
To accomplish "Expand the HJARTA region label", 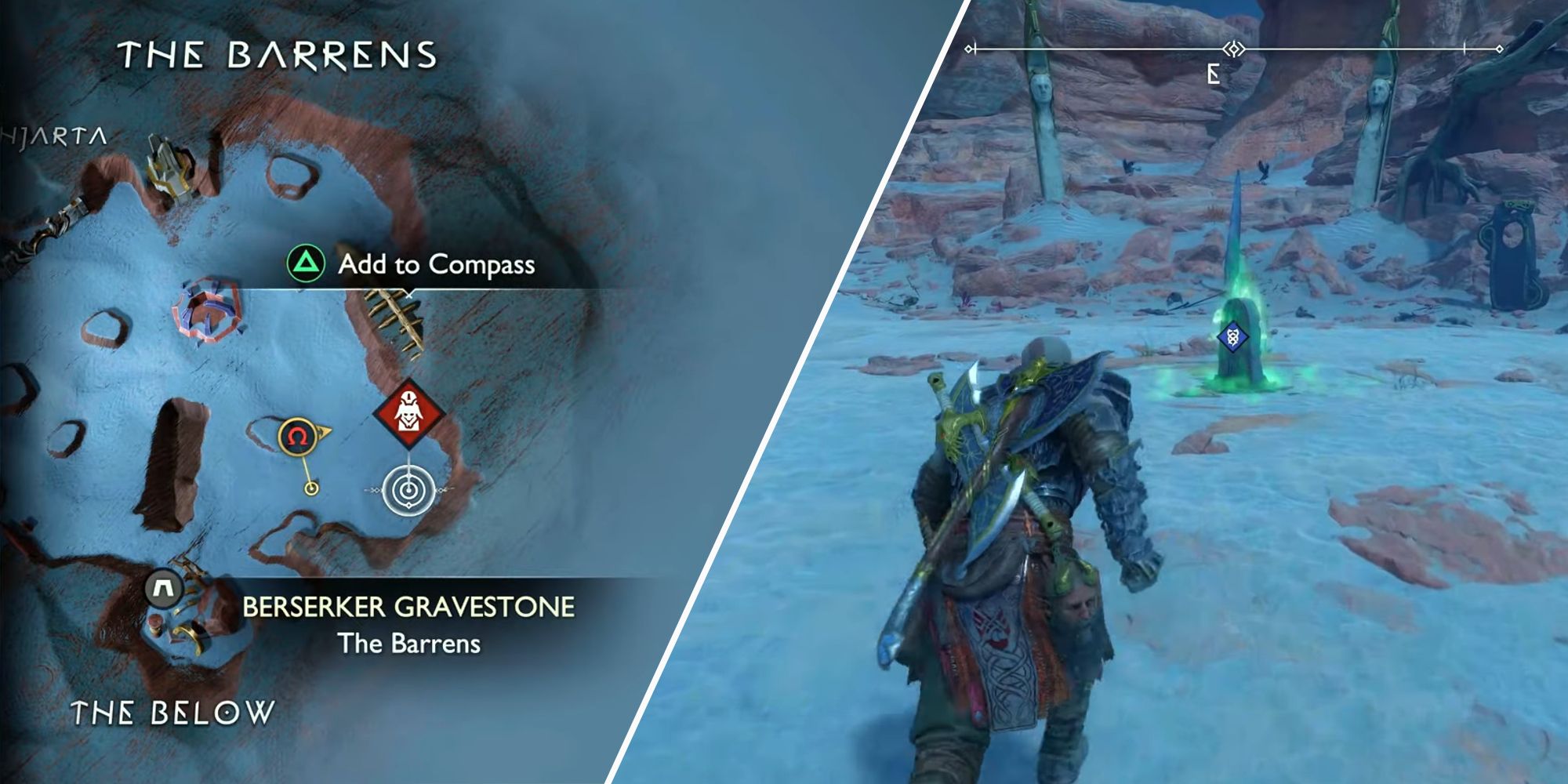I will tap(56, 137).
